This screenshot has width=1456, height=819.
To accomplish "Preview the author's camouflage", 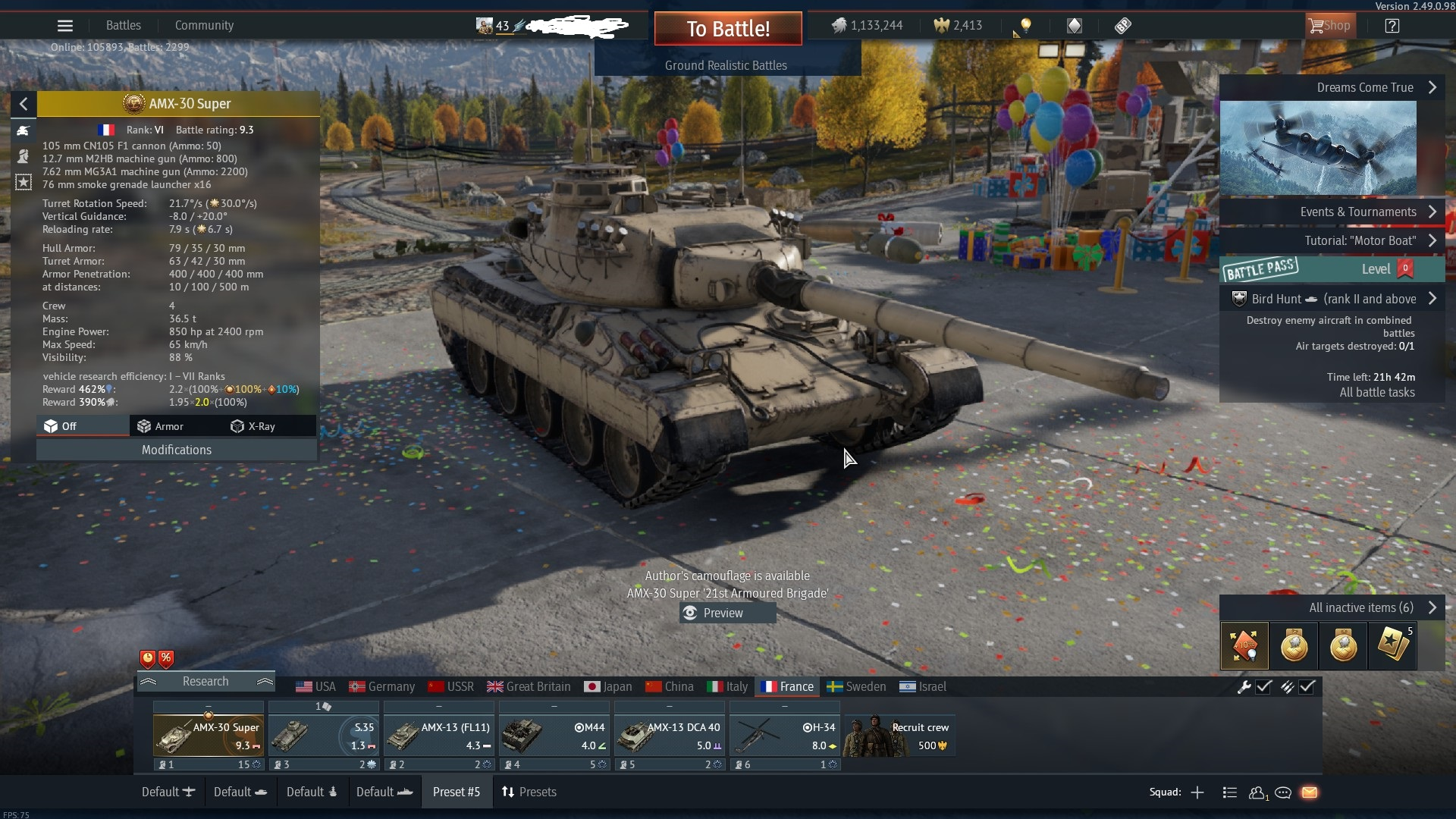I will pyautogui.click(x=723, y=613).
